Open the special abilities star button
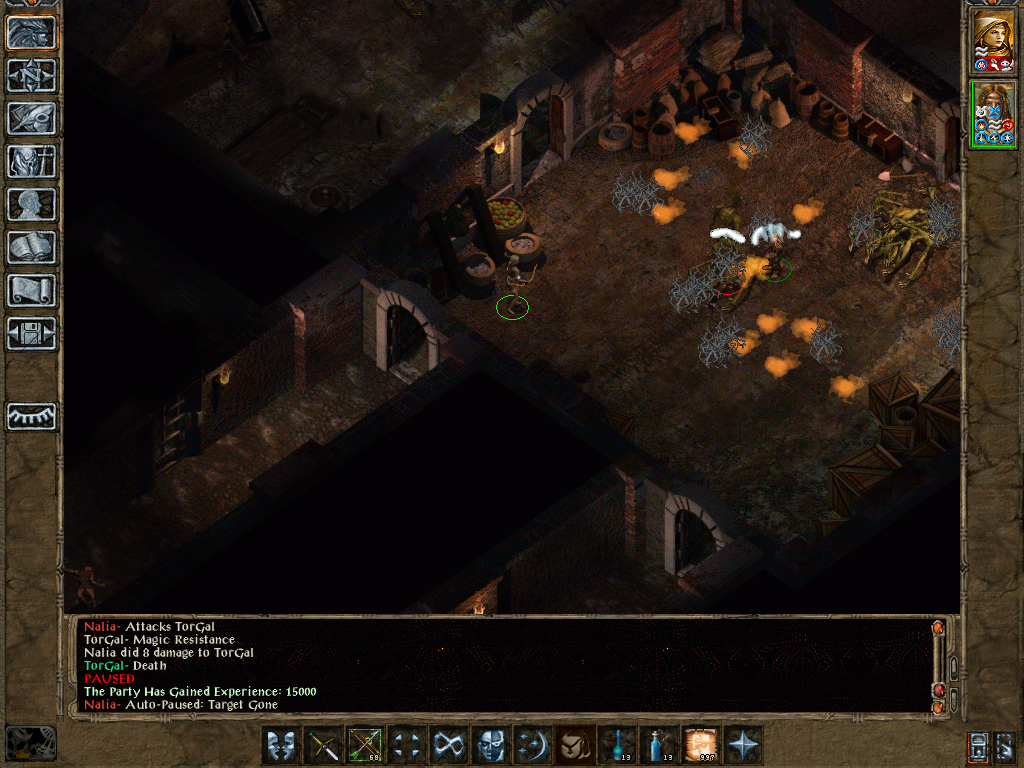1024x768 pixels. click(743, 745)
